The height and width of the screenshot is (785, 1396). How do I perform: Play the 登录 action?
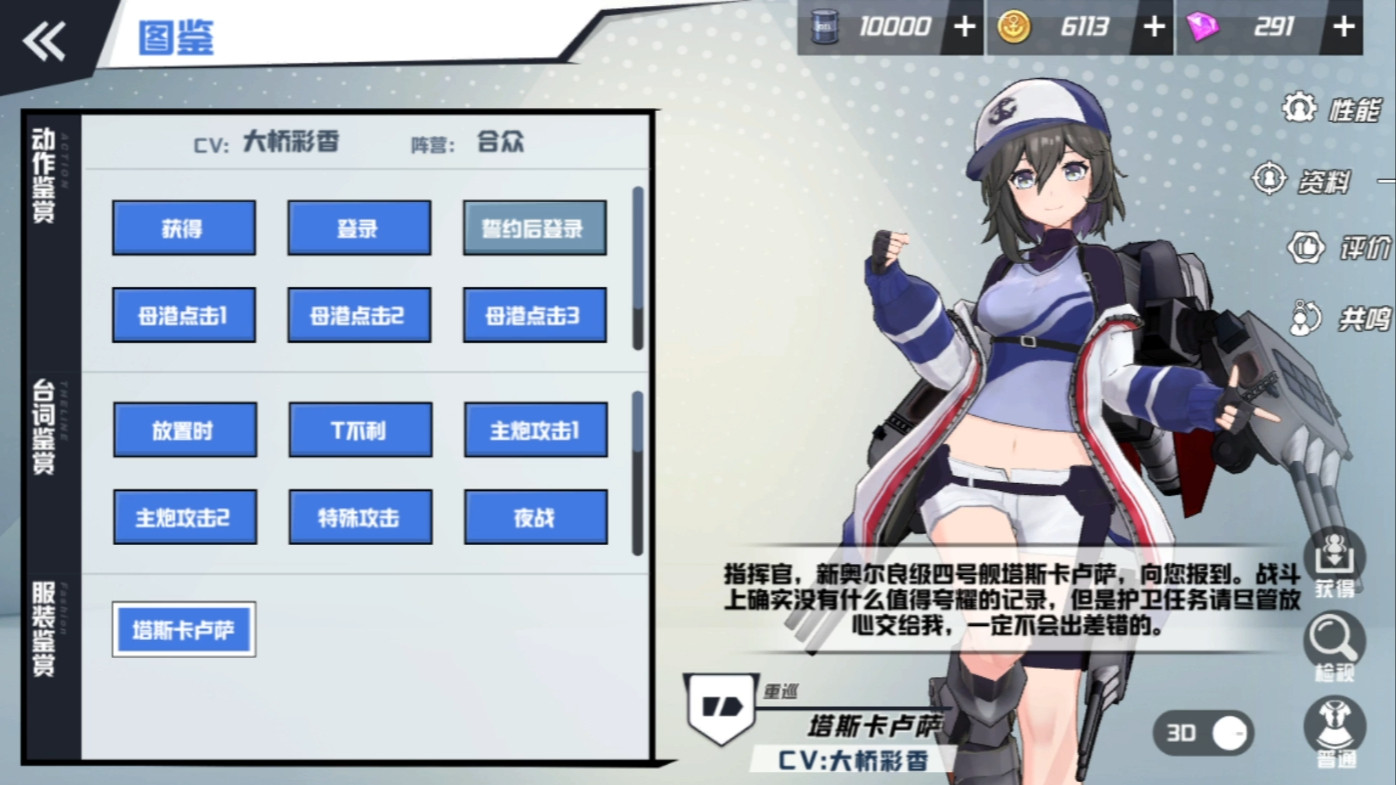pyautogui.click(x=359, y=228)
